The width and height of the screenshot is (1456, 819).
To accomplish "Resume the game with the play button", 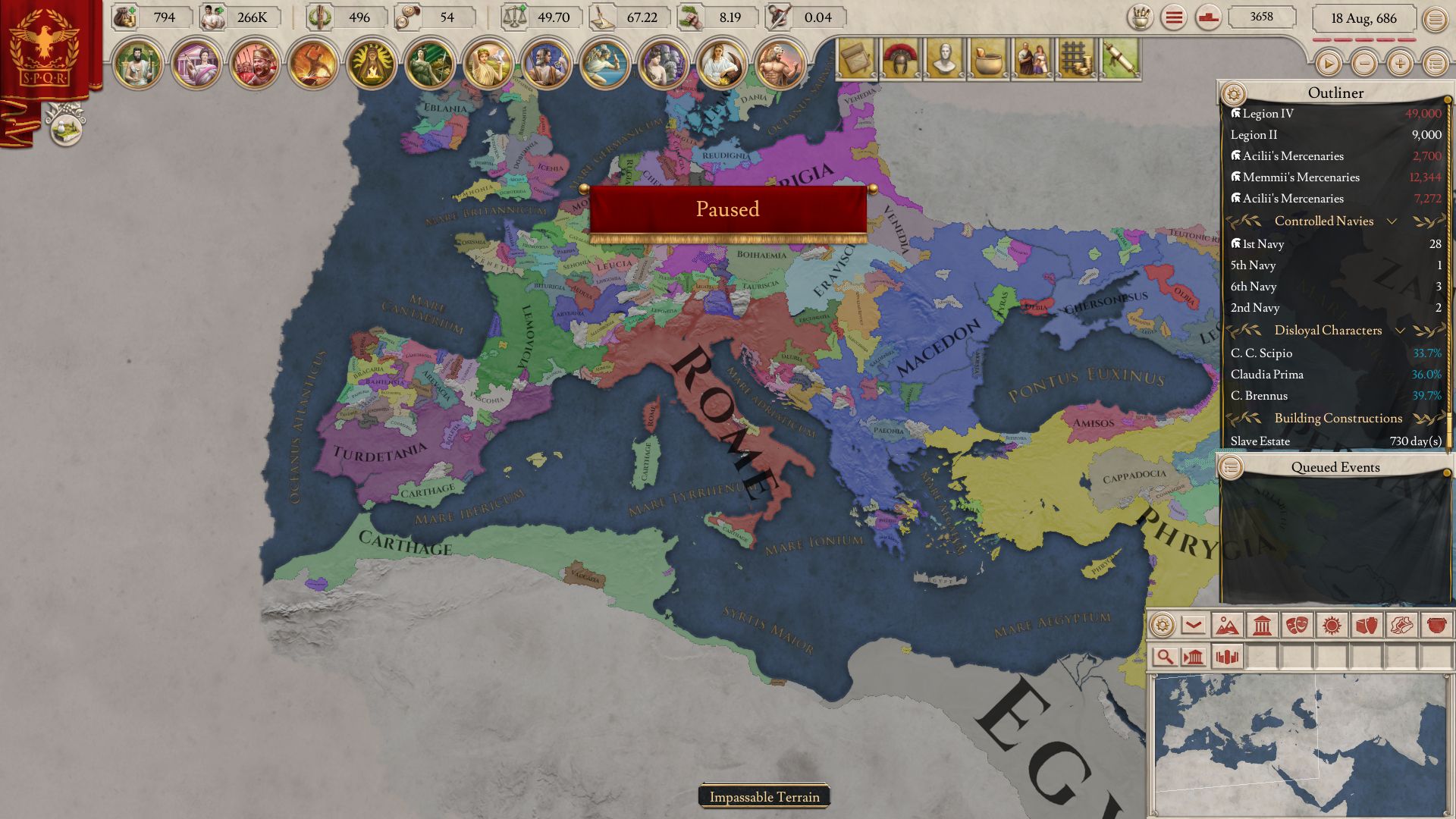I will click(1328, 64).
